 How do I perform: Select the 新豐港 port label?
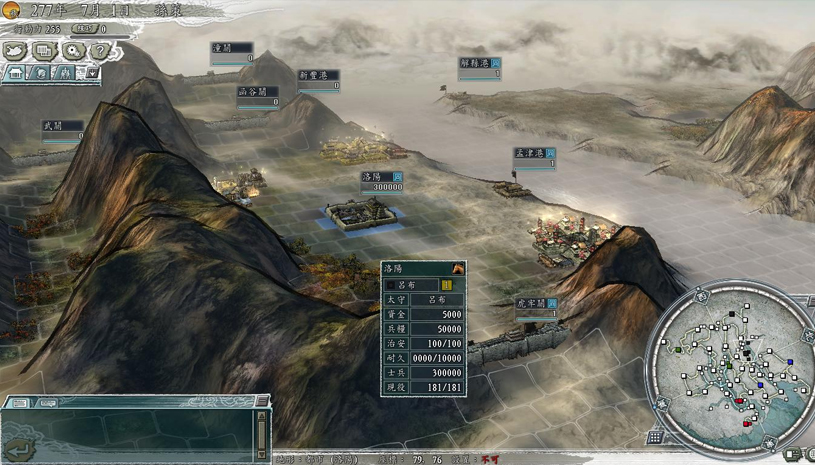pos(318,75)
